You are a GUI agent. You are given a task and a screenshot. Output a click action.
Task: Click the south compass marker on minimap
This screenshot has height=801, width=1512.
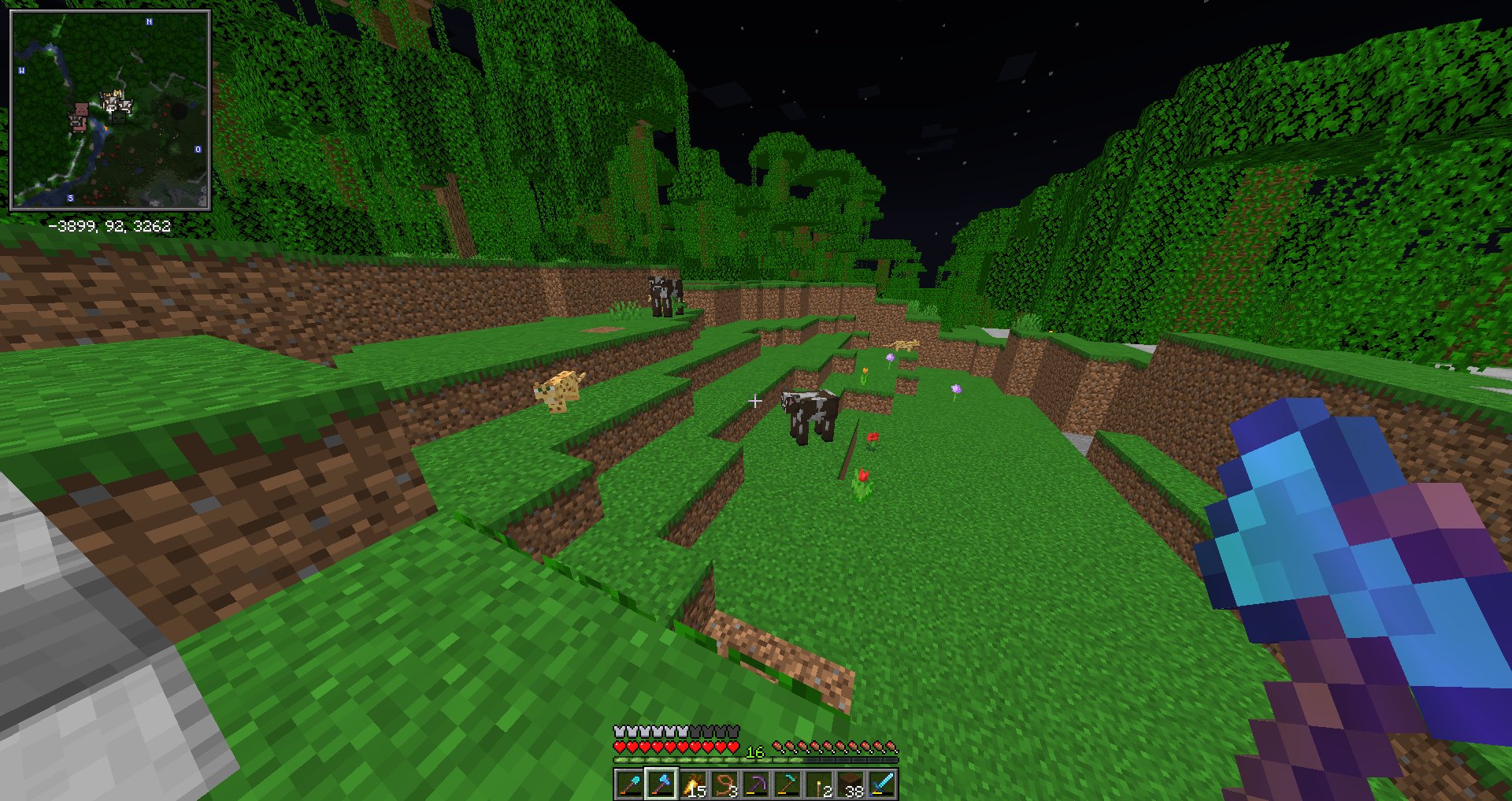coord(71,198)
